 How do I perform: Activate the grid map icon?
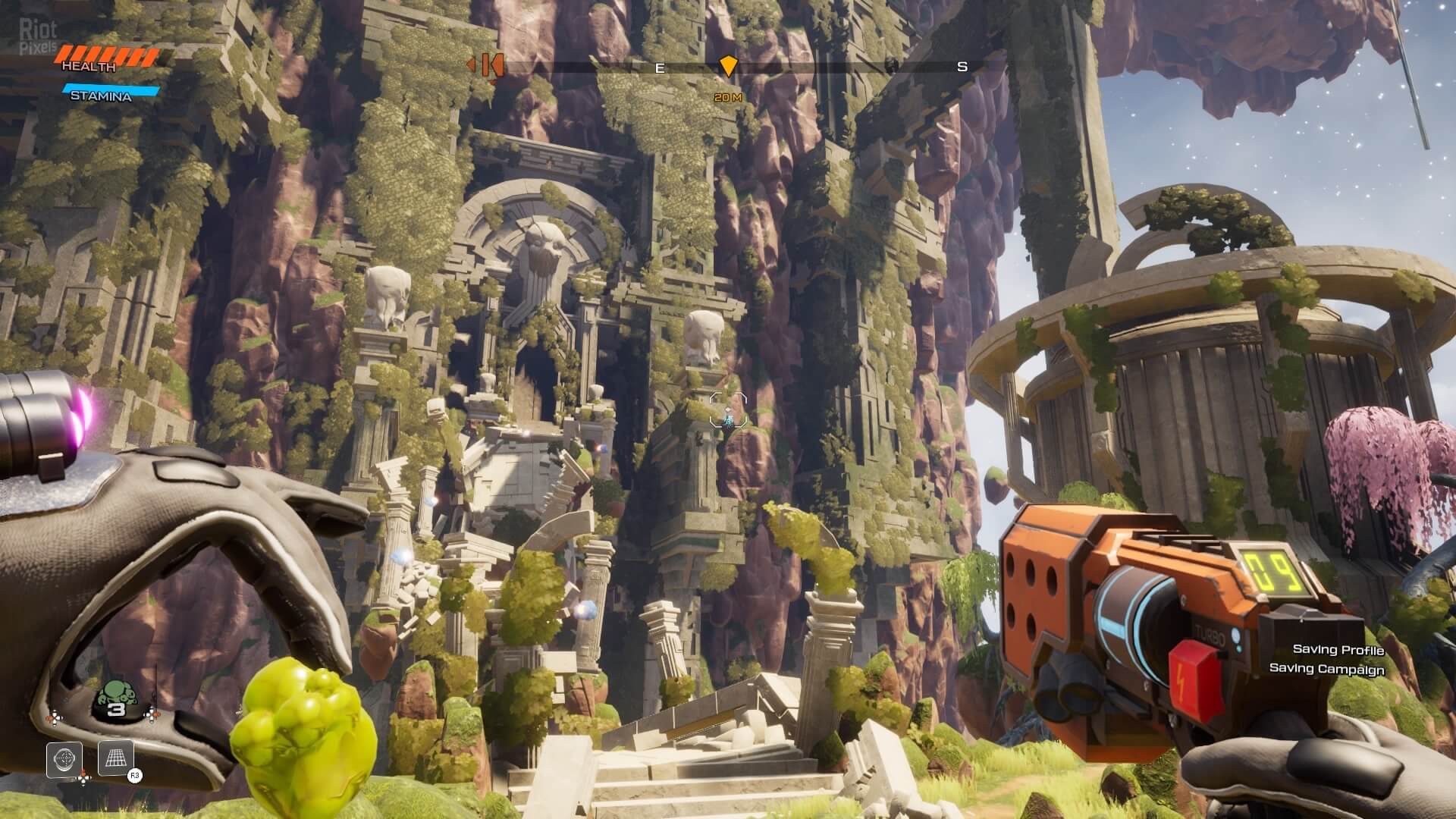(x=116, y=758)
